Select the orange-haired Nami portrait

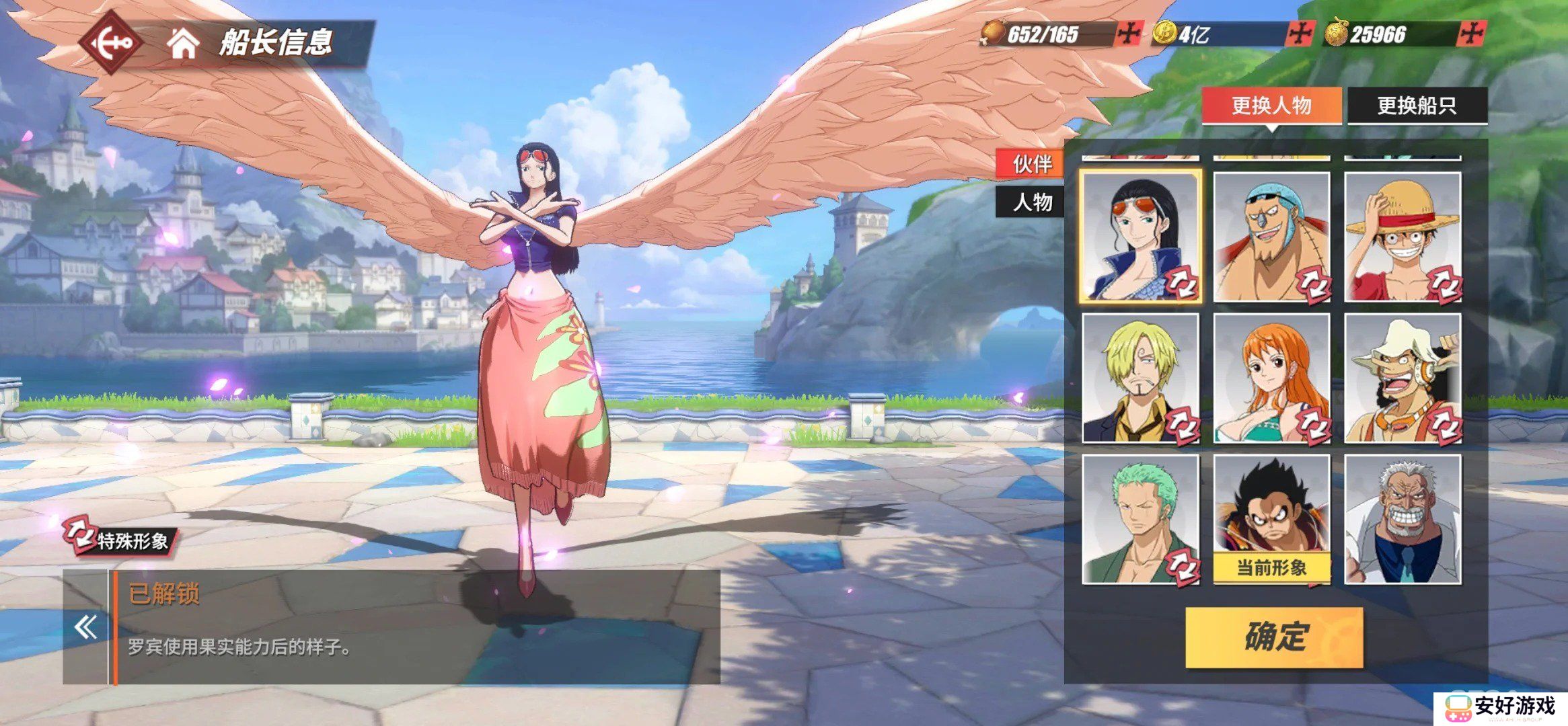[x=1271, y=378]
